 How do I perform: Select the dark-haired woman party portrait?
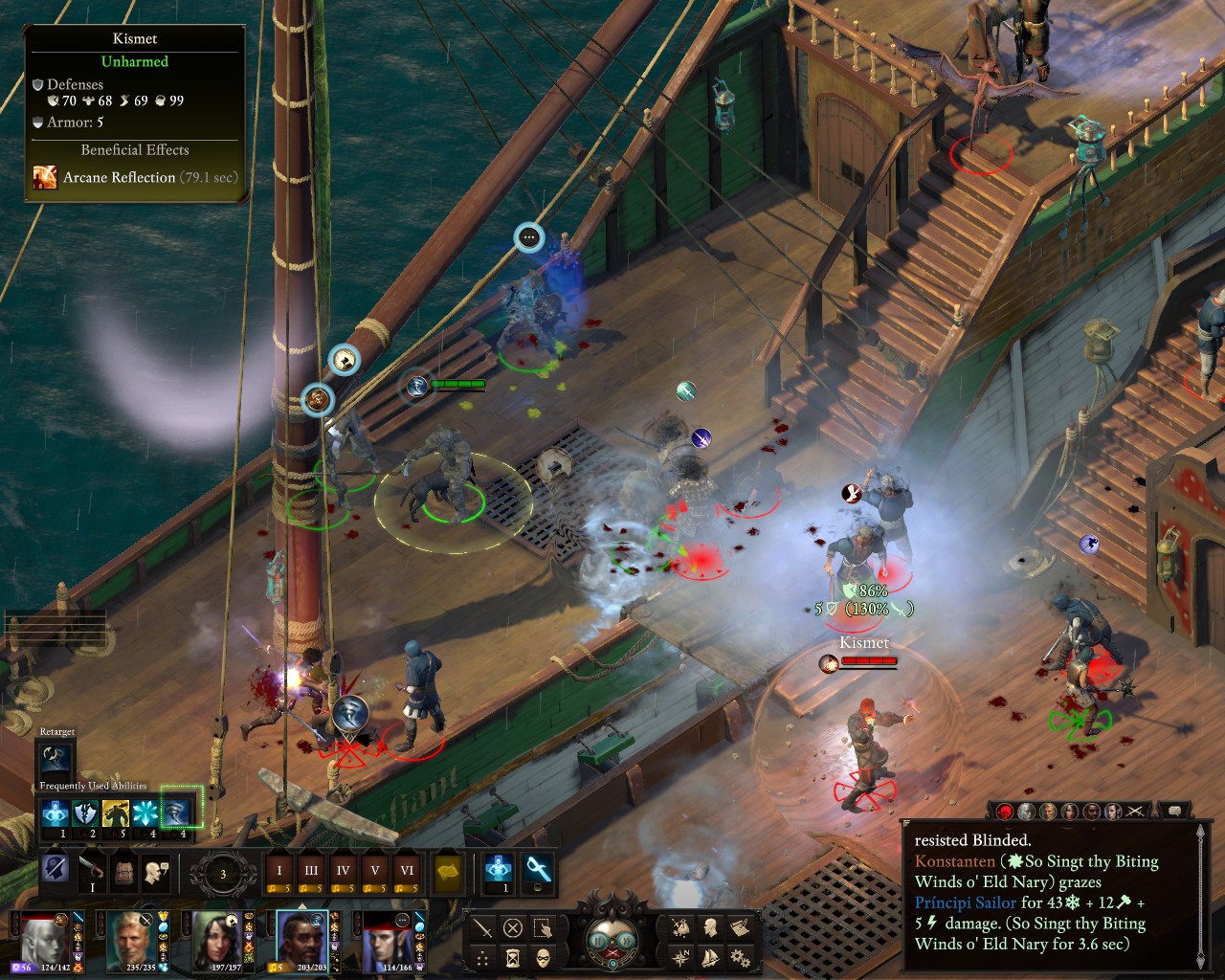(x=218, y=939)
